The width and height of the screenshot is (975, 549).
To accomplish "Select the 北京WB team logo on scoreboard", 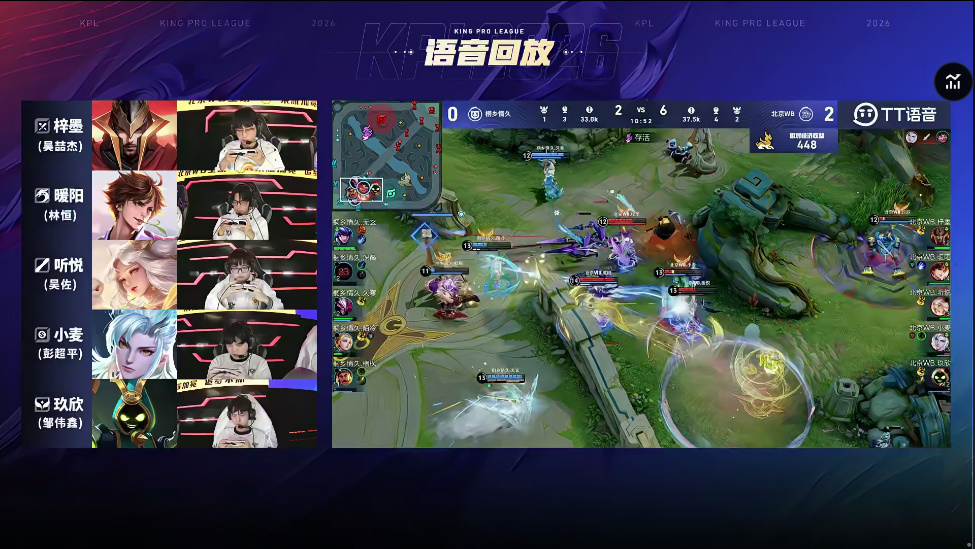I will (806, 114).
